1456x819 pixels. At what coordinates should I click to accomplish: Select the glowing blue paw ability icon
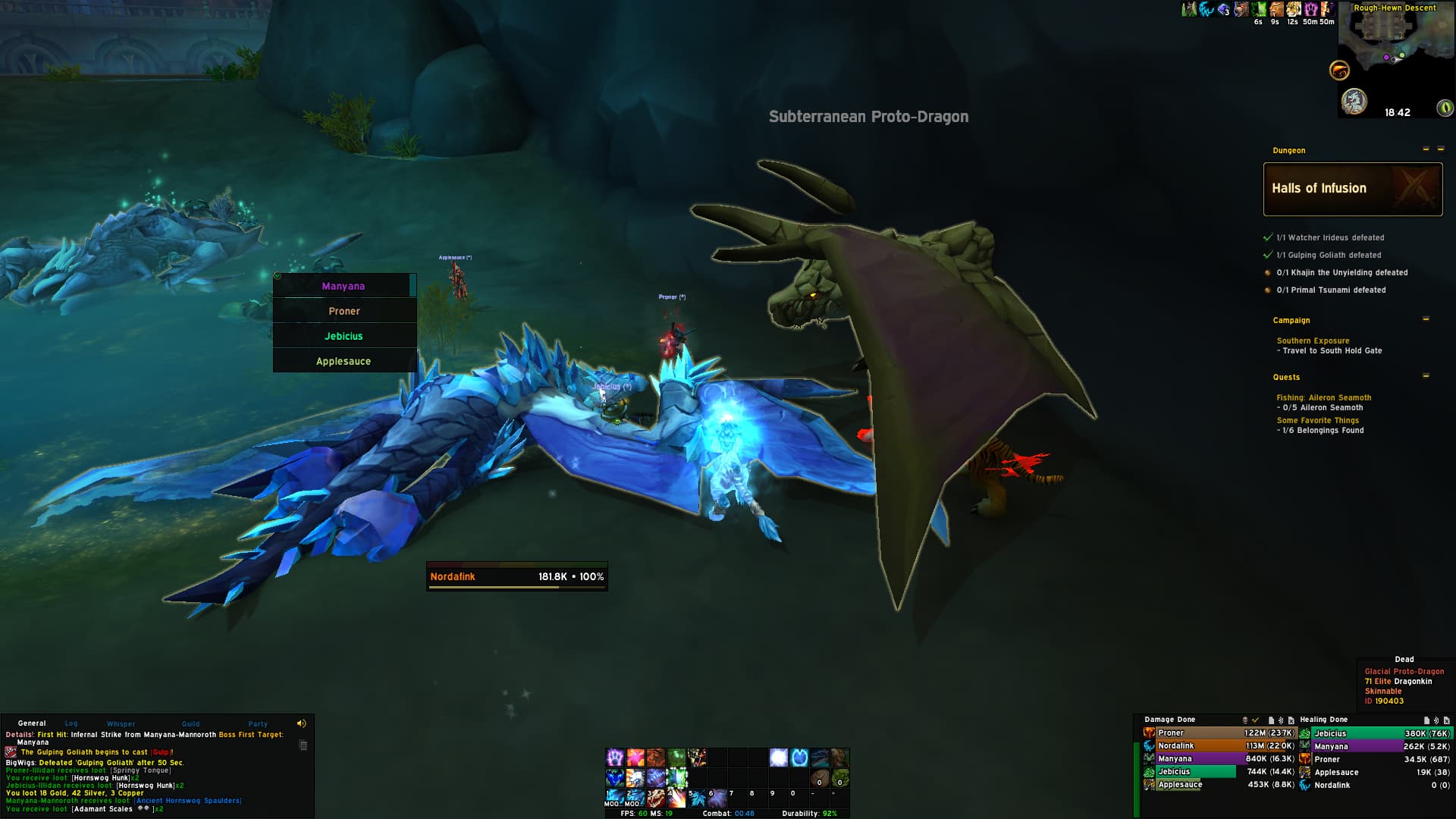click(799, 758)
